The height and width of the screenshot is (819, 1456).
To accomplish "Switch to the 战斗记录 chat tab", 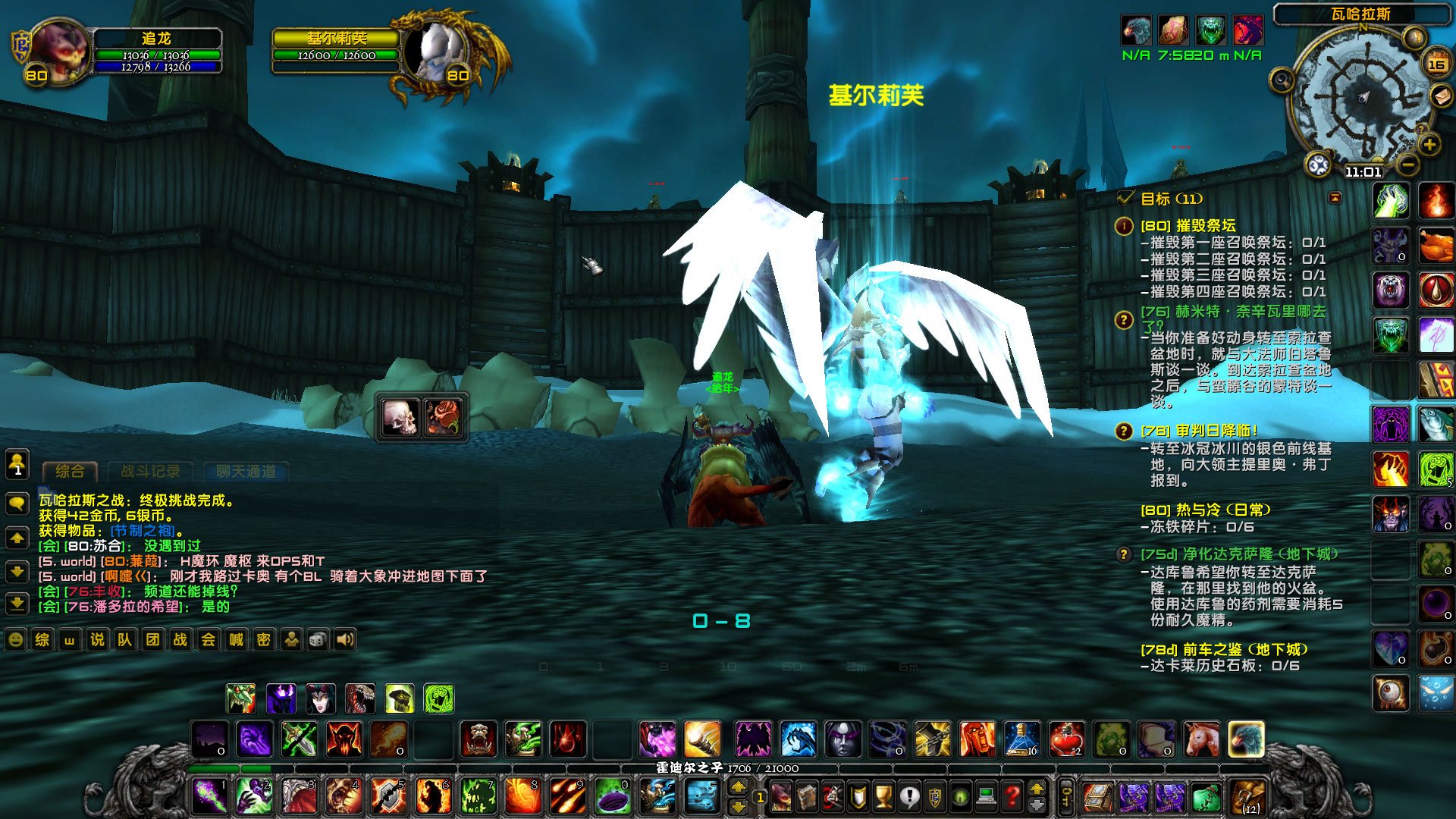I will point(149,470).
